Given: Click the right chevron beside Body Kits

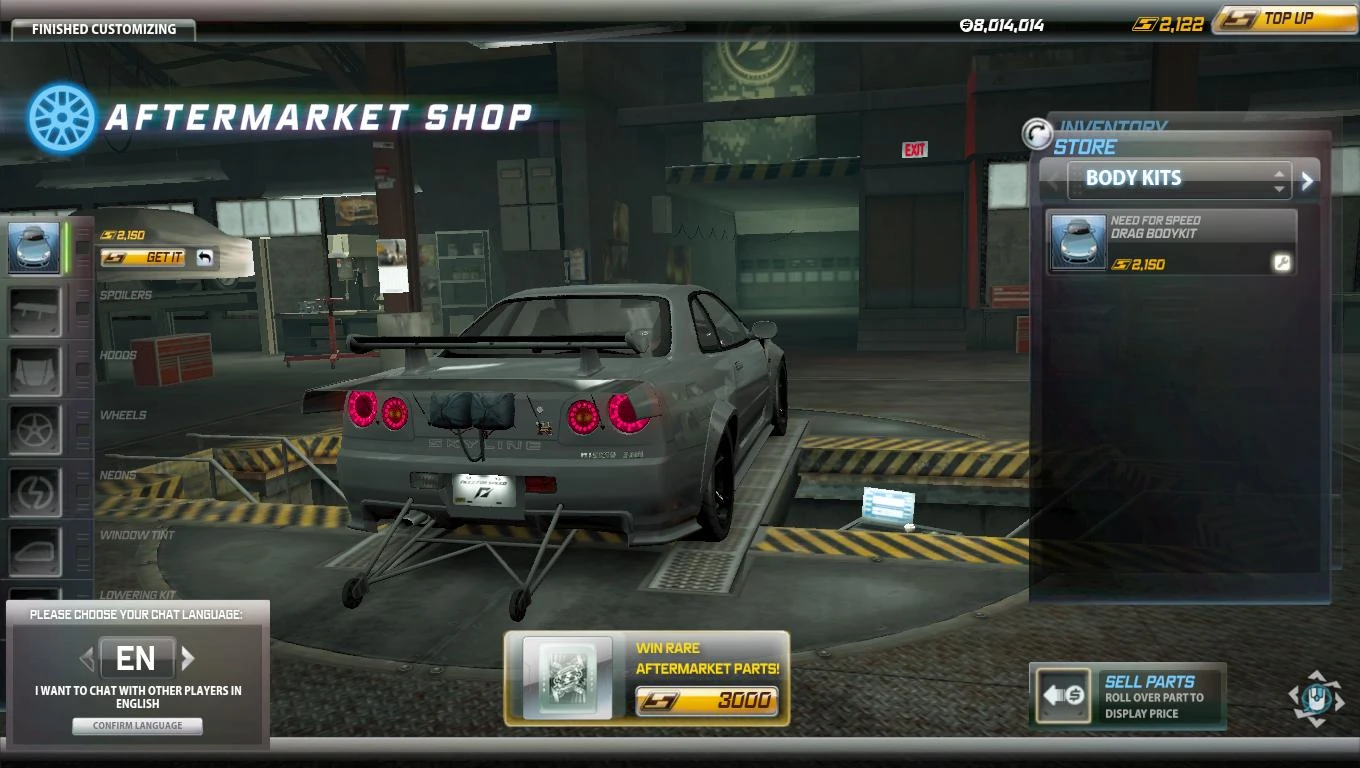Looking at the screenshot, I should 1307,180.
